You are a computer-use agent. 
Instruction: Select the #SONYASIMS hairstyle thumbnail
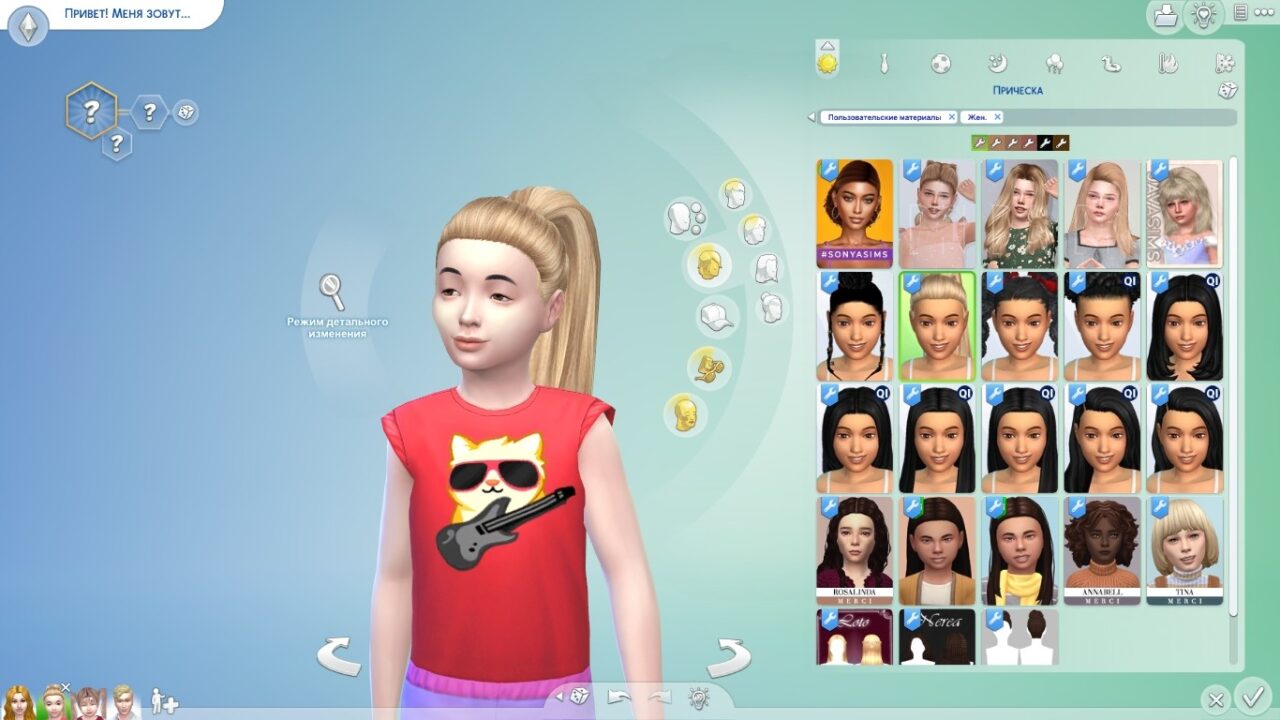855,214
